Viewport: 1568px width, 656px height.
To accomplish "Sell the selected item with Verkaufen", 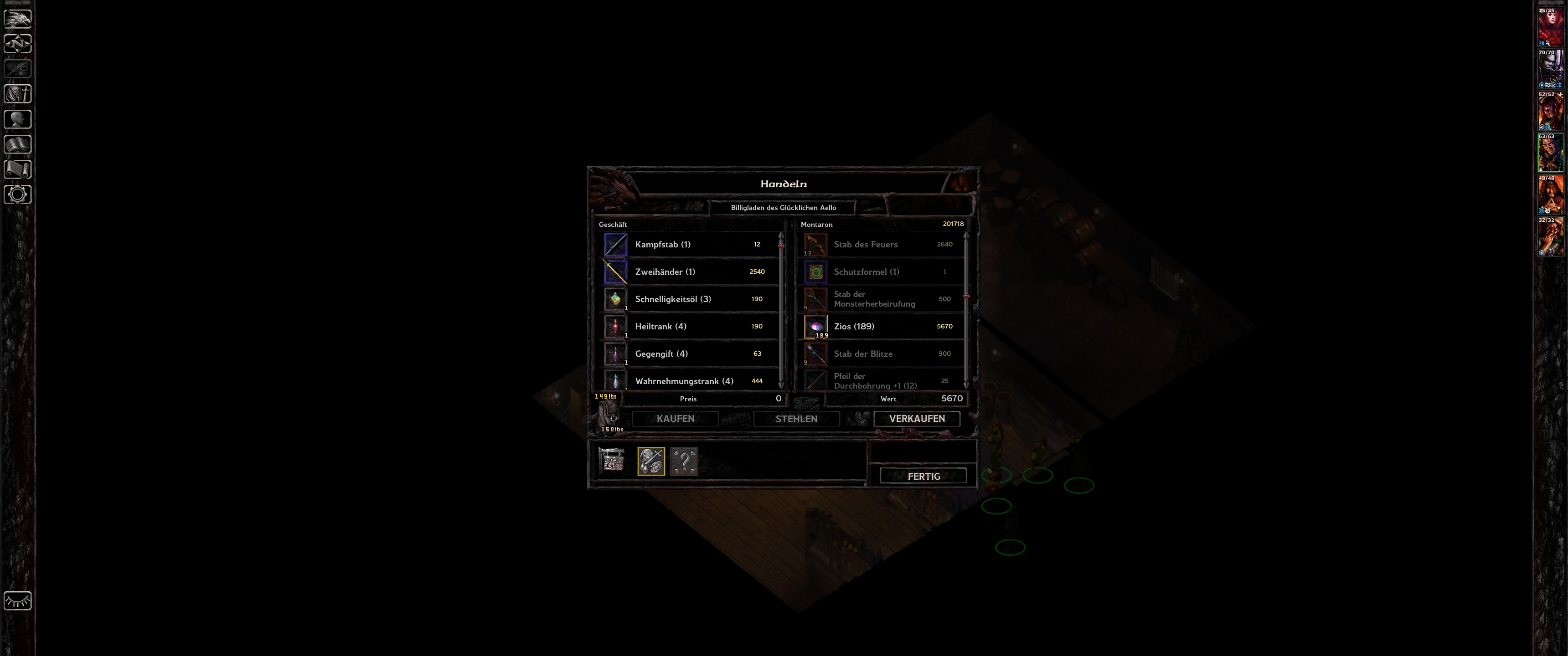I will pos(917,419).
